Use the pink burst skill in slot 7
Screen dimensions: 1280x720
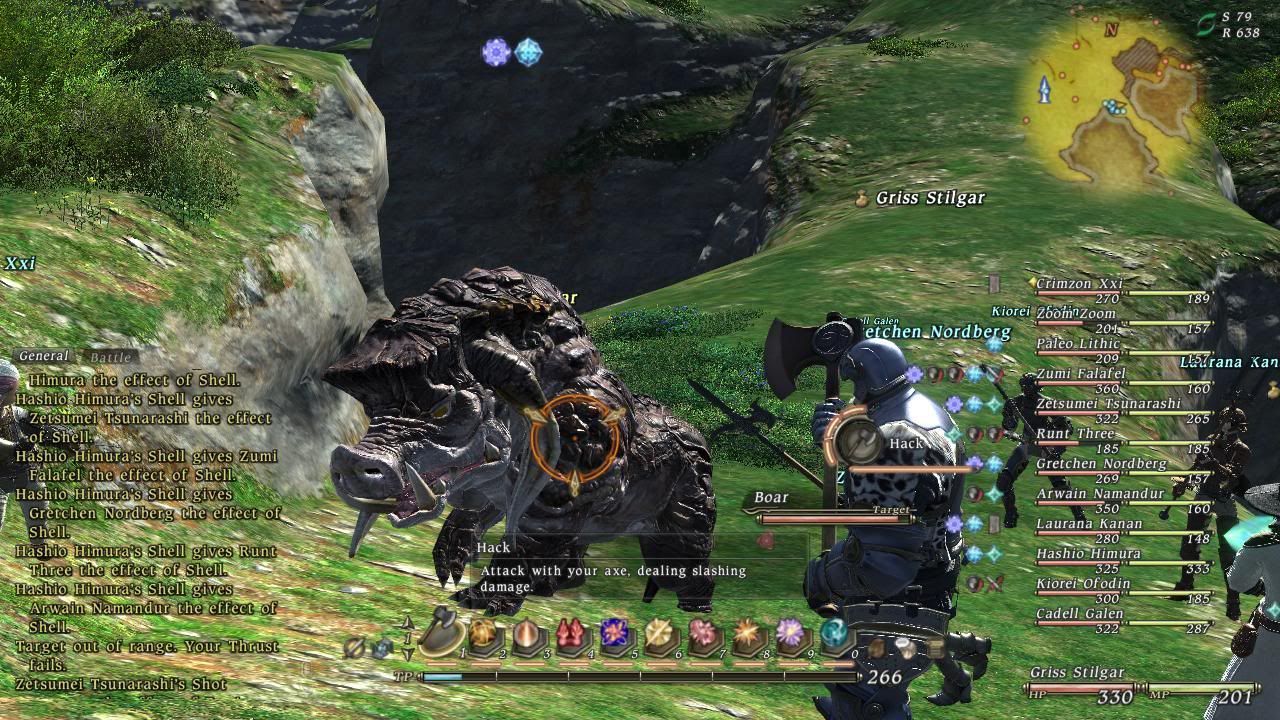click(x=703, y=634)
